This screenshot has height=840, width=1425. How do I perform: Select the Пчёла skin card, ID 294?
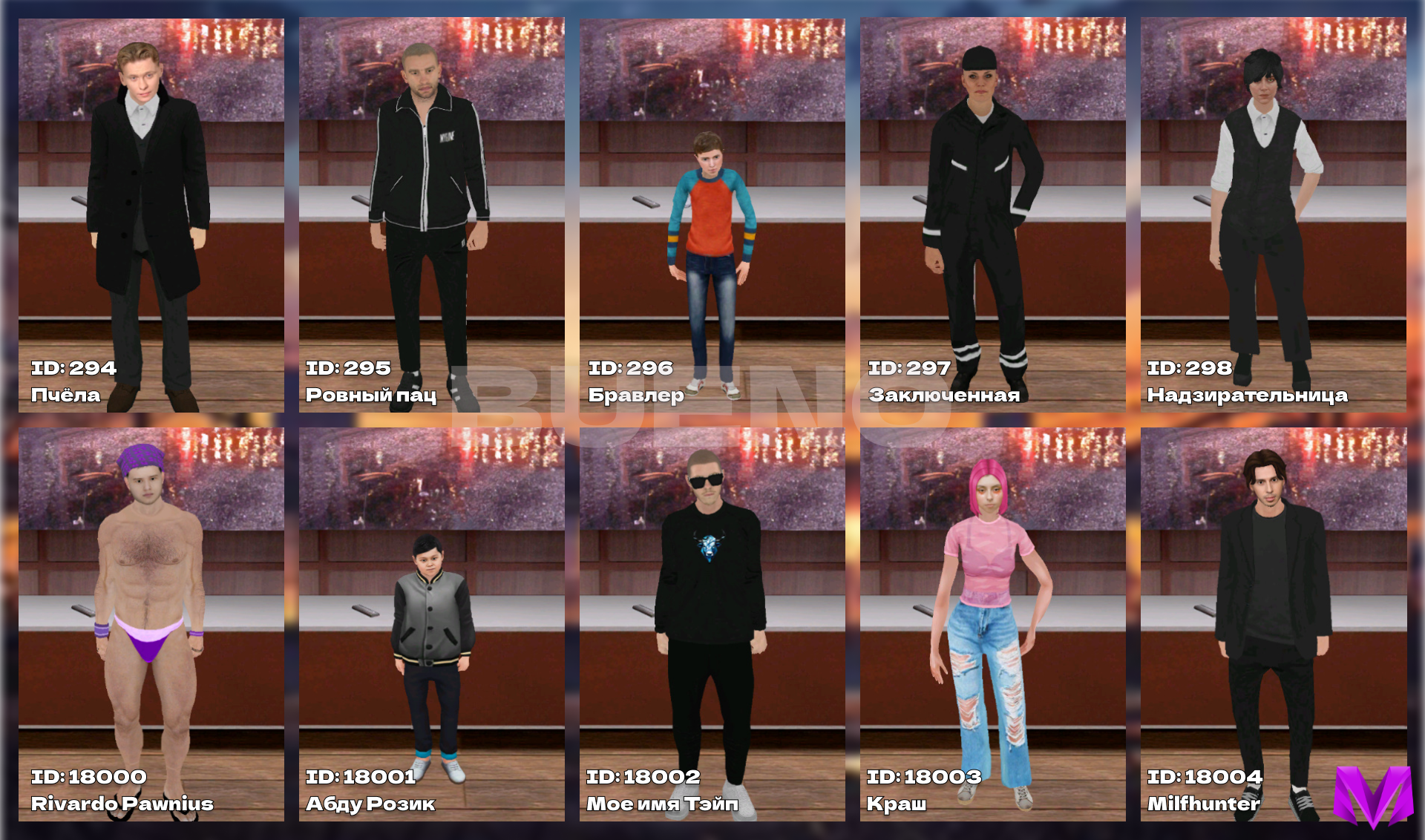pos(151,215)
